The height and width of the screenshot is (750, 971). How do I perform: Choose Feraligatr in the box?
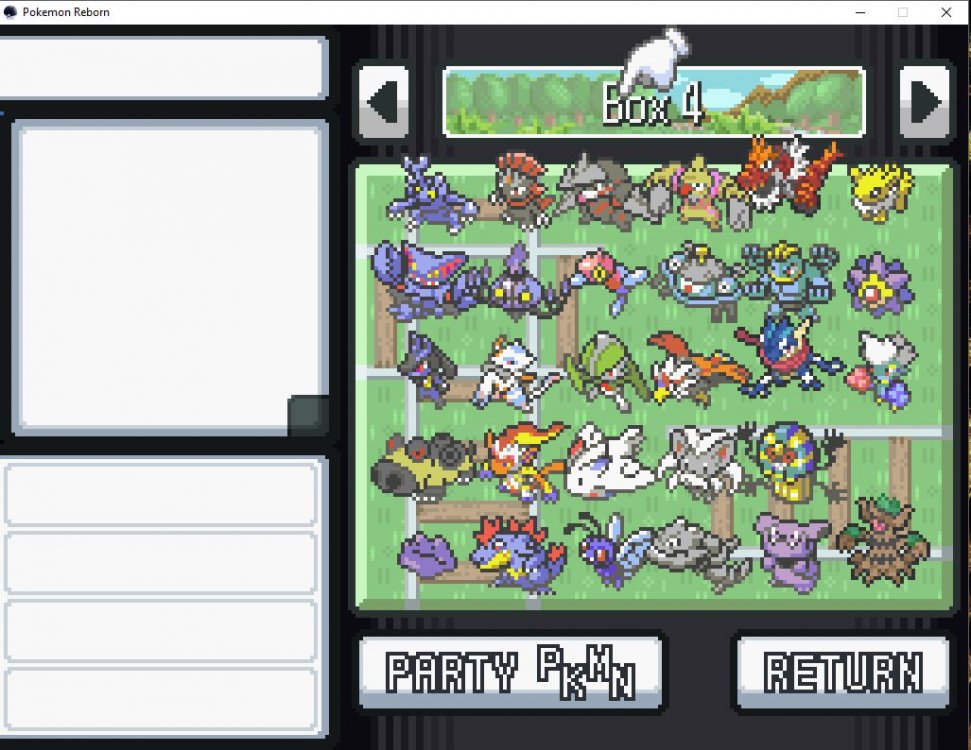516,553
